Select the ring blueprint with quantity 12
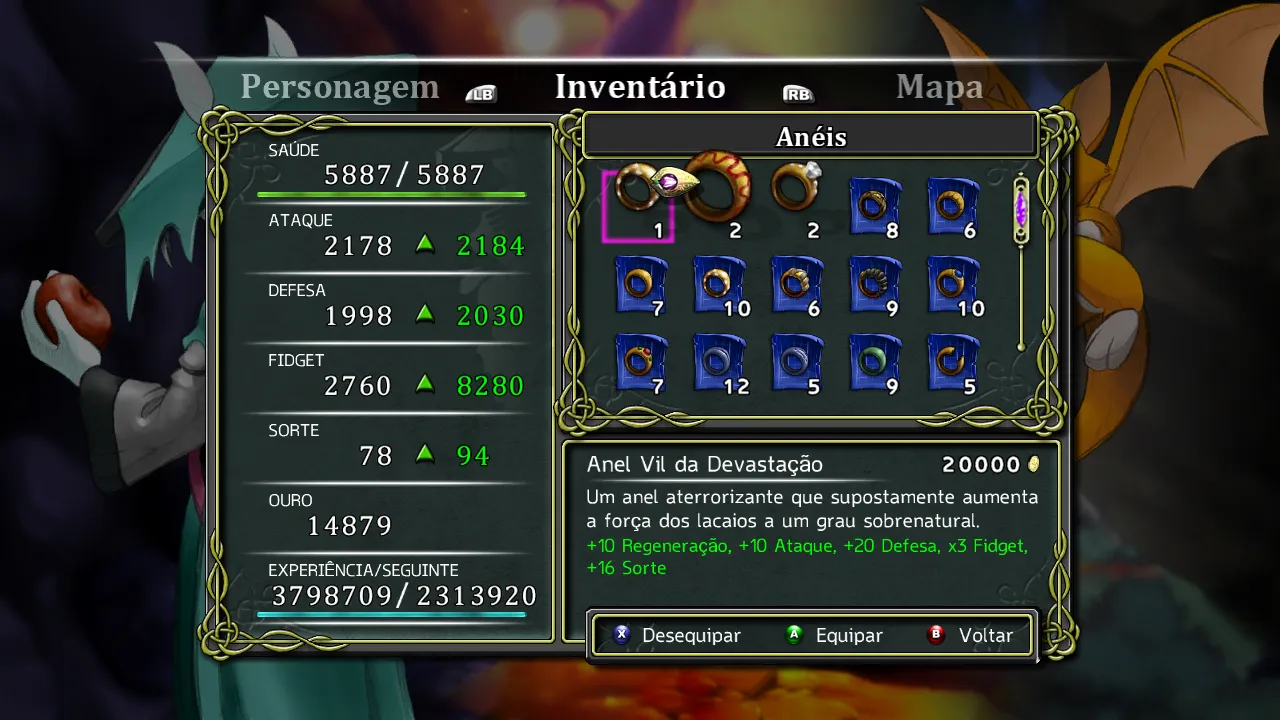 coord(718,362)
